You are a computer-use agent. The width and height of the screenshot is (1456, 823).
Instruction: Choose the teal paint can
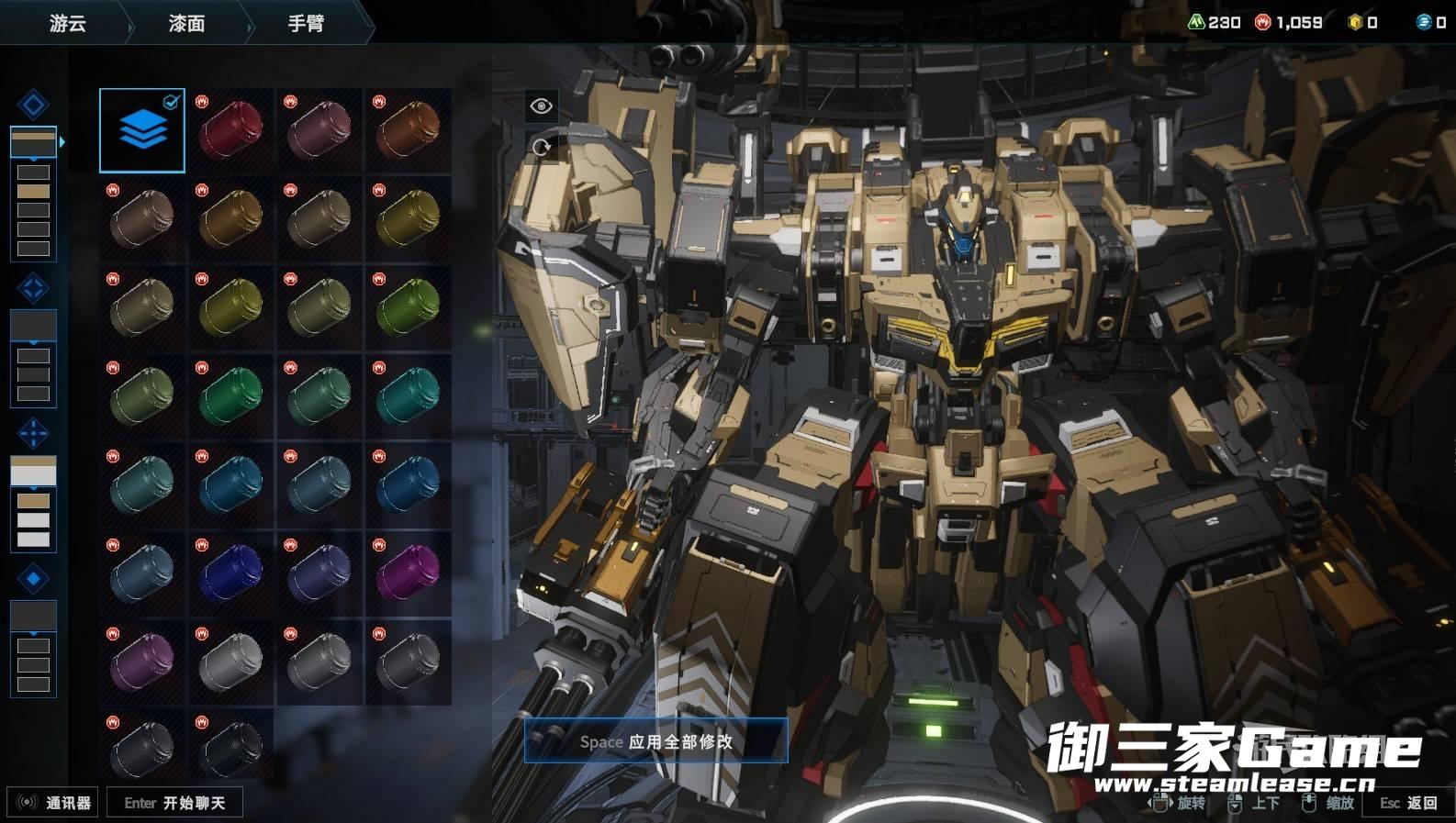pyautogui.click(x=408, y=396)
